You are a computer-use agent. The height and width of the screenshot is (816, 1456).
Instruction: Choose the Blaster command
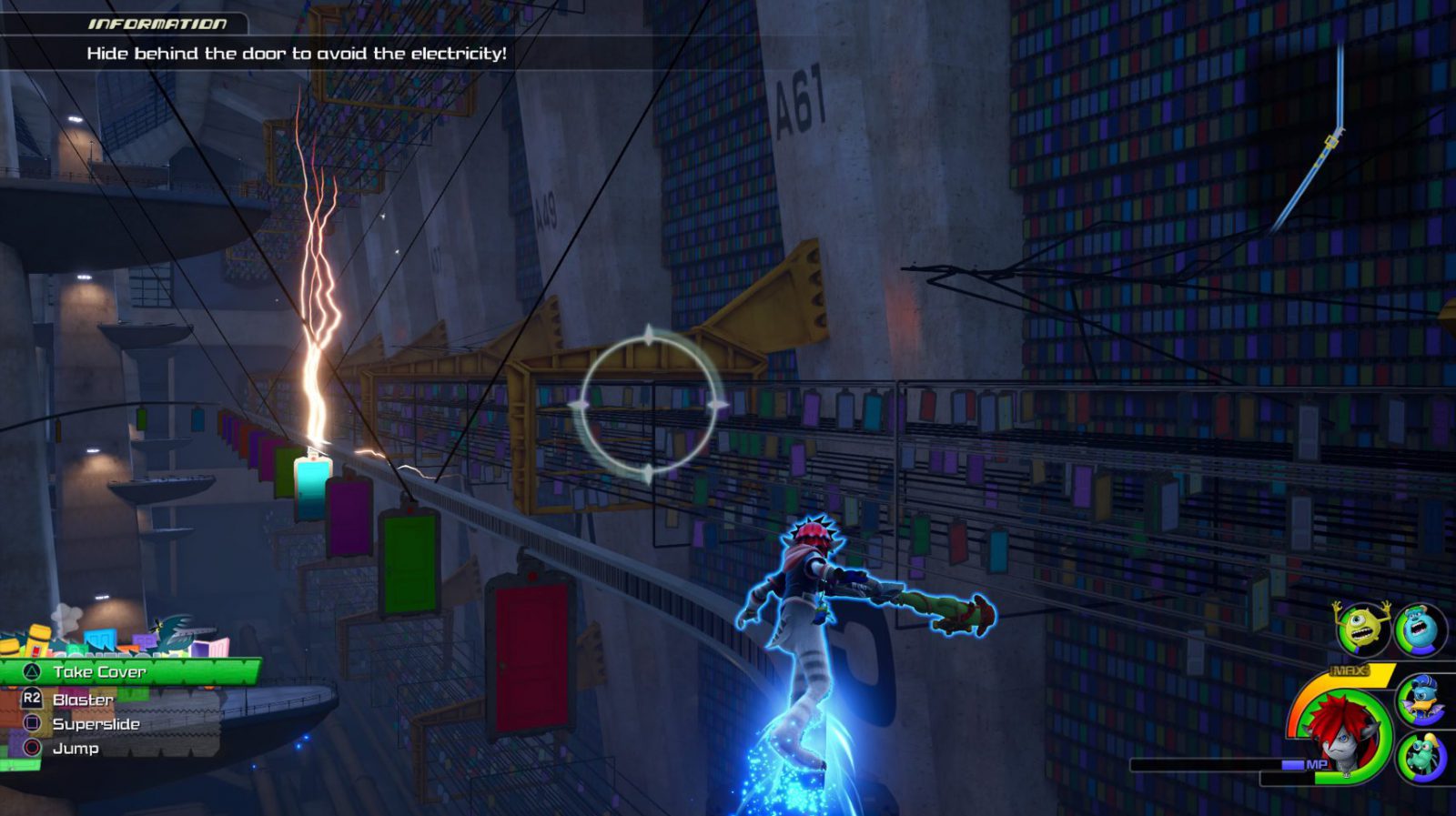pyautogui.click(x=83, y=700)
